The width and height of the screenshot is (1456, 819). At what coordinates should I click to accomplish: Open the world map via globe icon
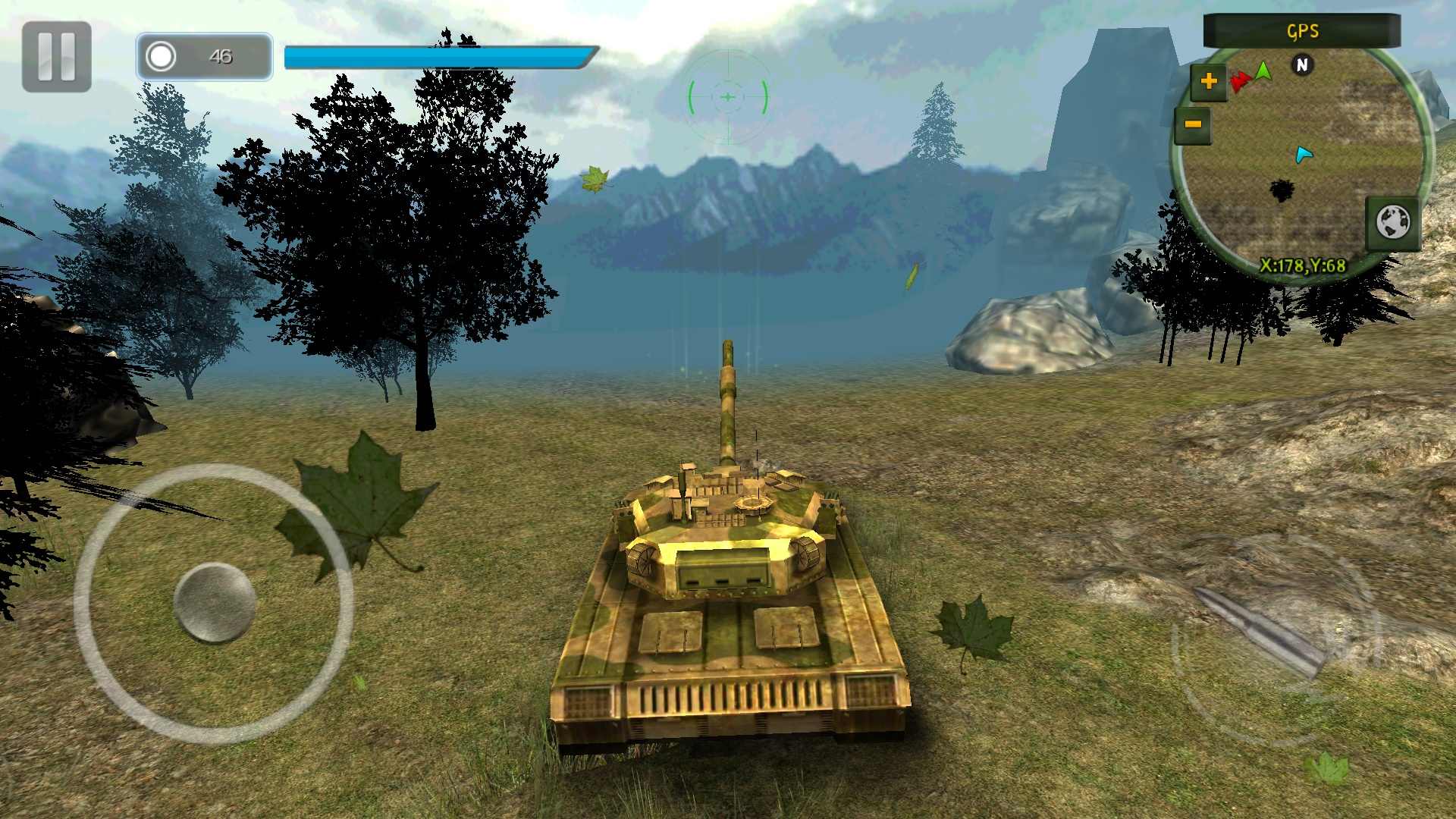tap(1393, 223)
